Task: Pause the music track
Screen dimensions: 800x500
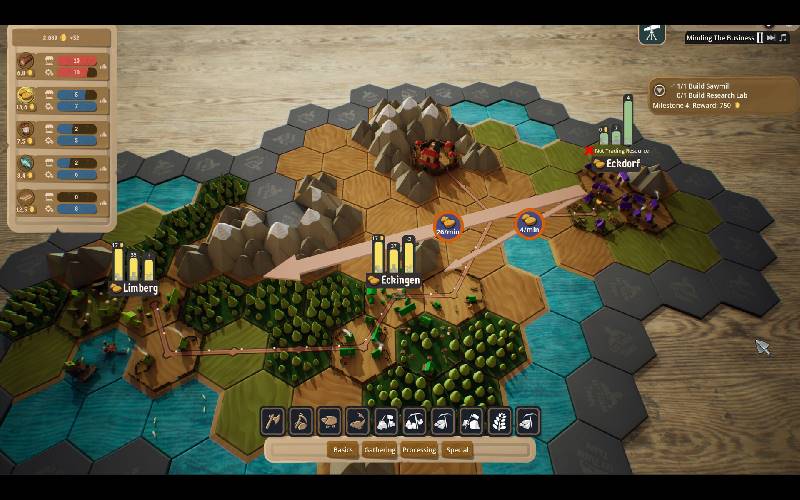Action: click(760, 38)
